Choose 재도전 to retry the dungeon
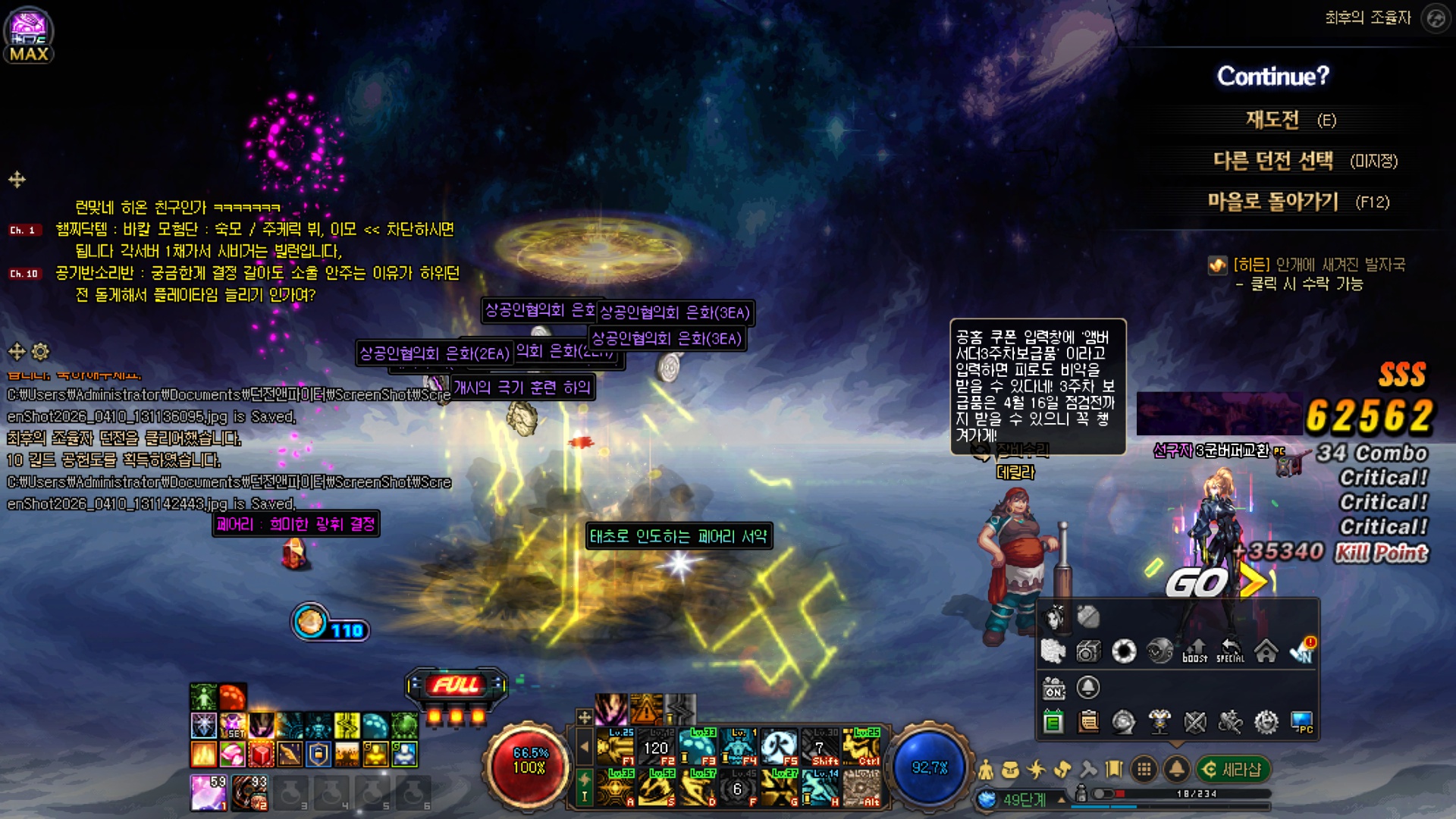1456x819 pixels. (x=1273, y=120)
